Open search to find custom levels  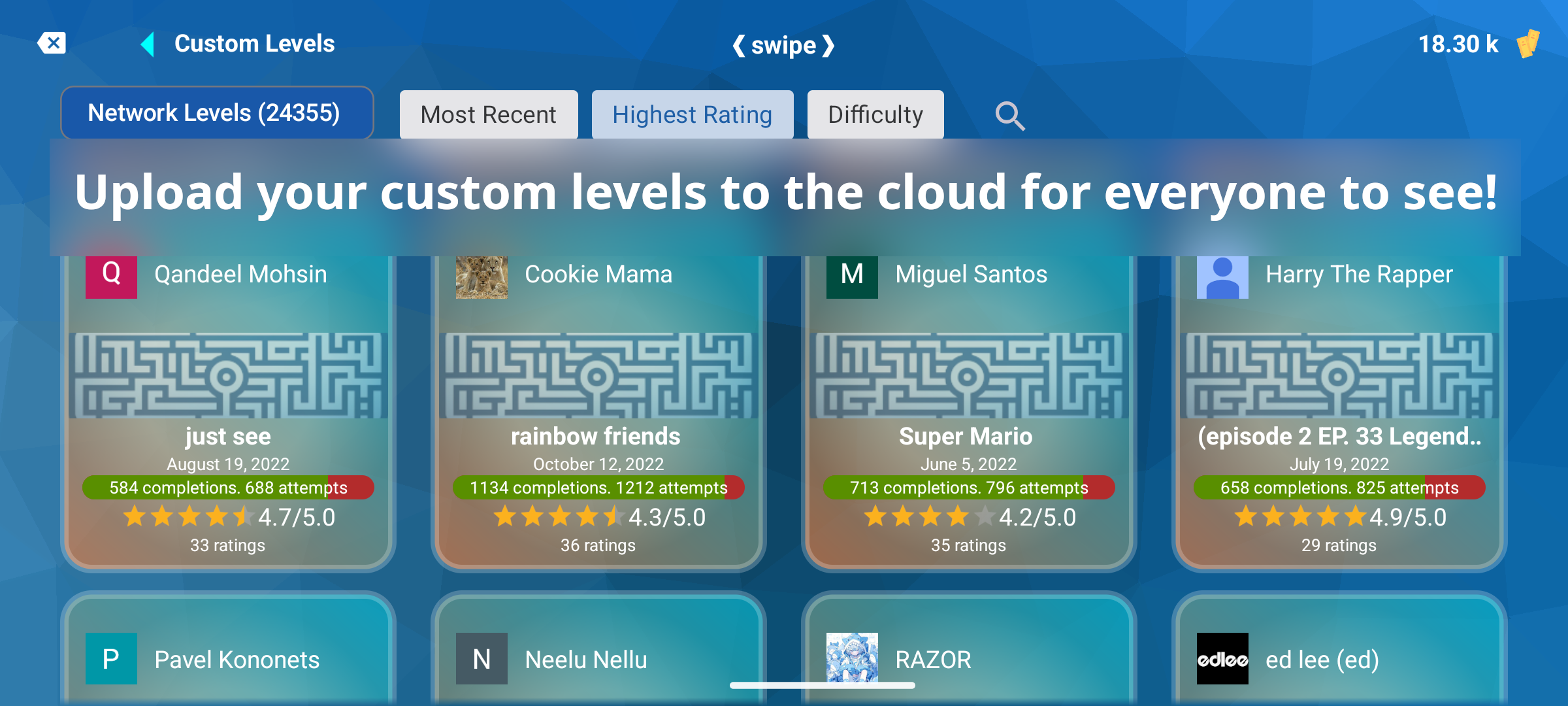pyautogui.click(x=1009, y=115)
